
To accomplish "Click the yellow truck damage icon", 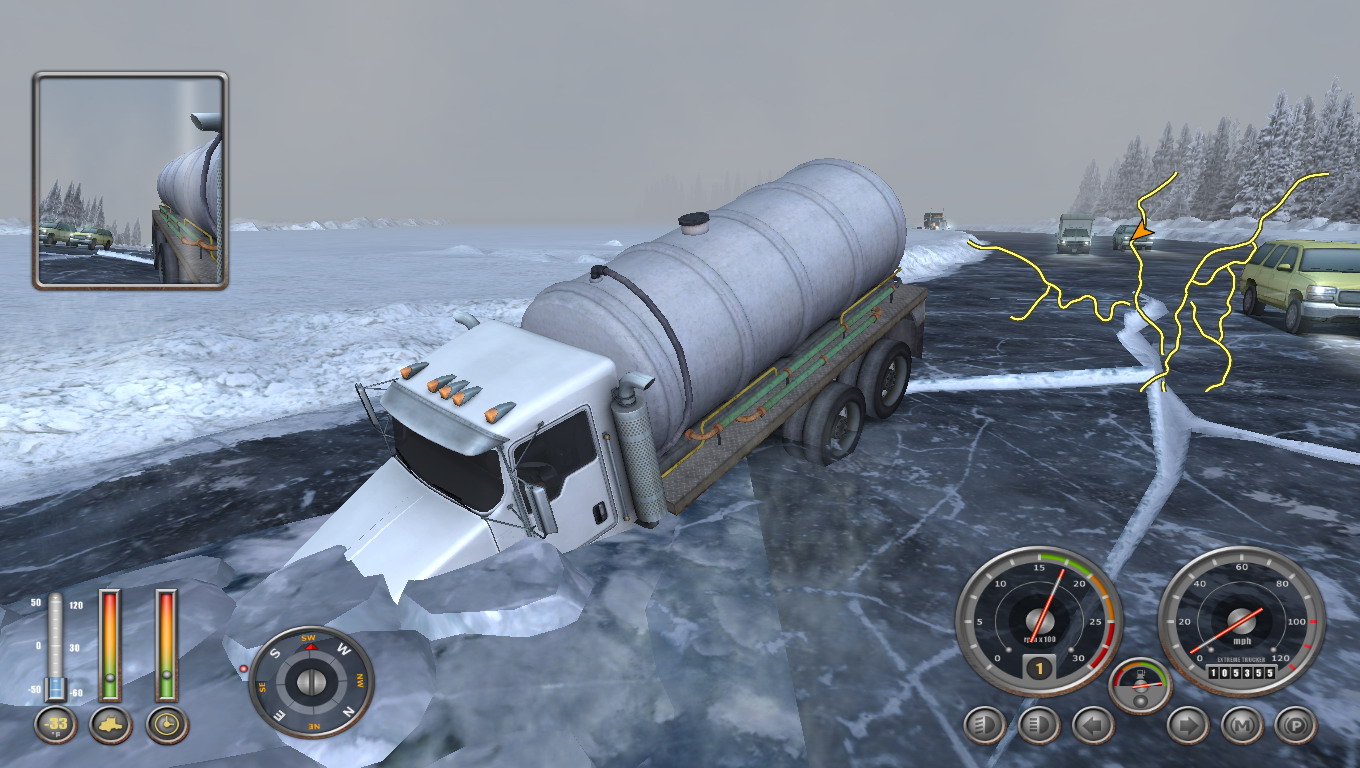I will pos(110,724).
